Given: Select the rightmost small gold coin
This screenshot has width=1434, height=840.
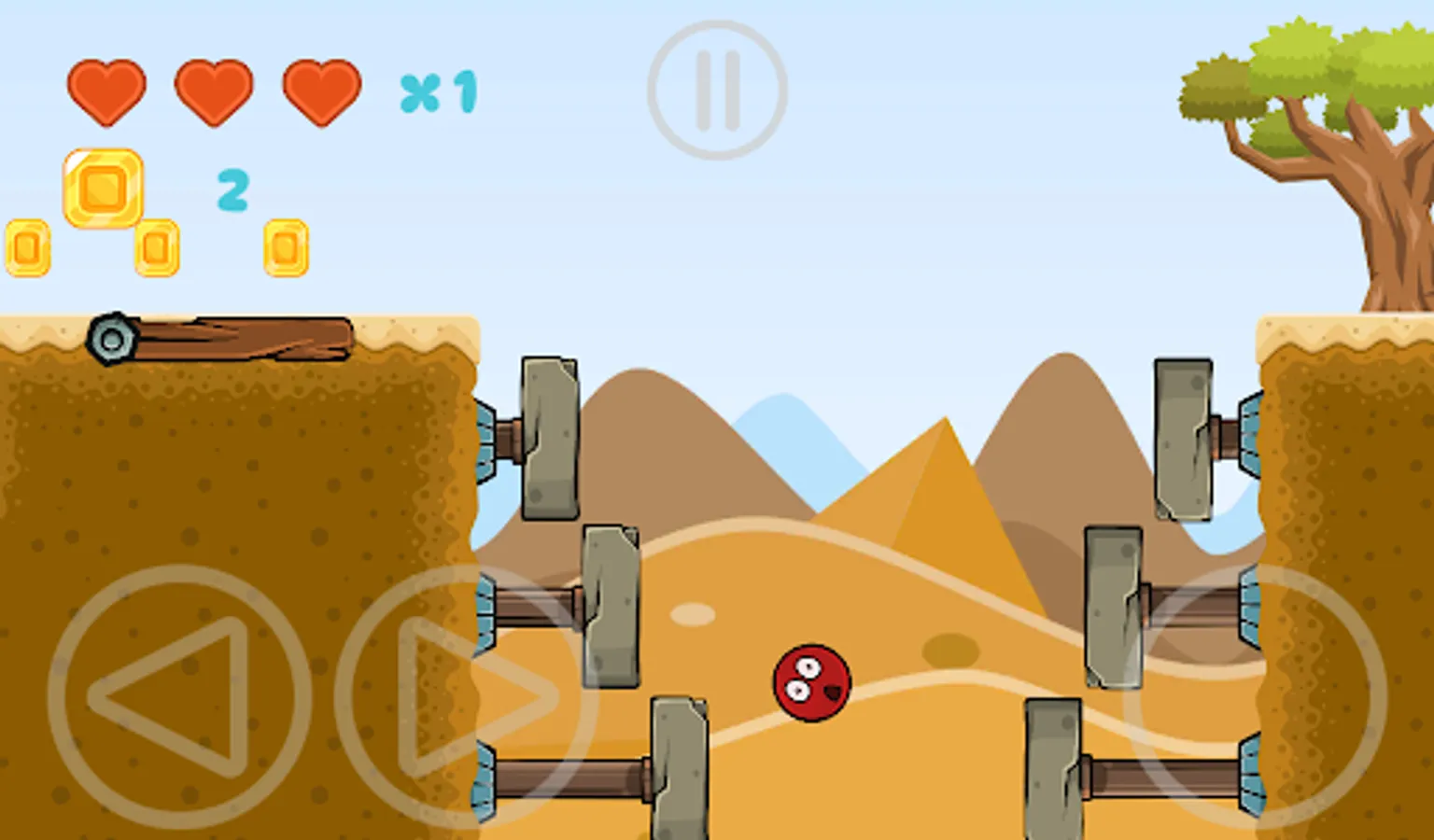Looking at the screenshot, I should pyautogui.click(x=287, y=245).
